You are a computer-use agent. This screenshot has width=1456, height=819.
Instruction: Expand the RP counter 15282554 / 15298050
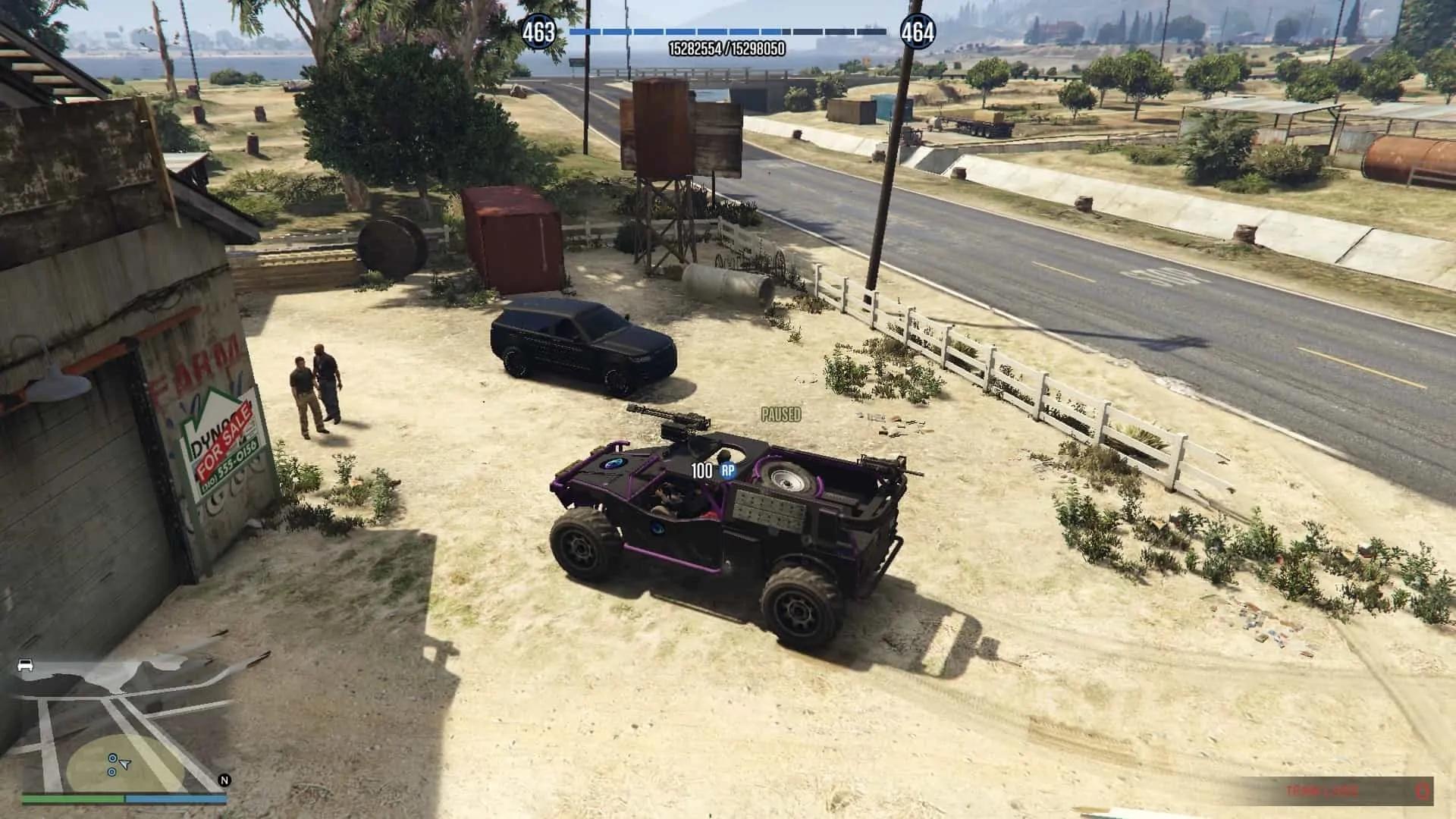click(727, 47)
